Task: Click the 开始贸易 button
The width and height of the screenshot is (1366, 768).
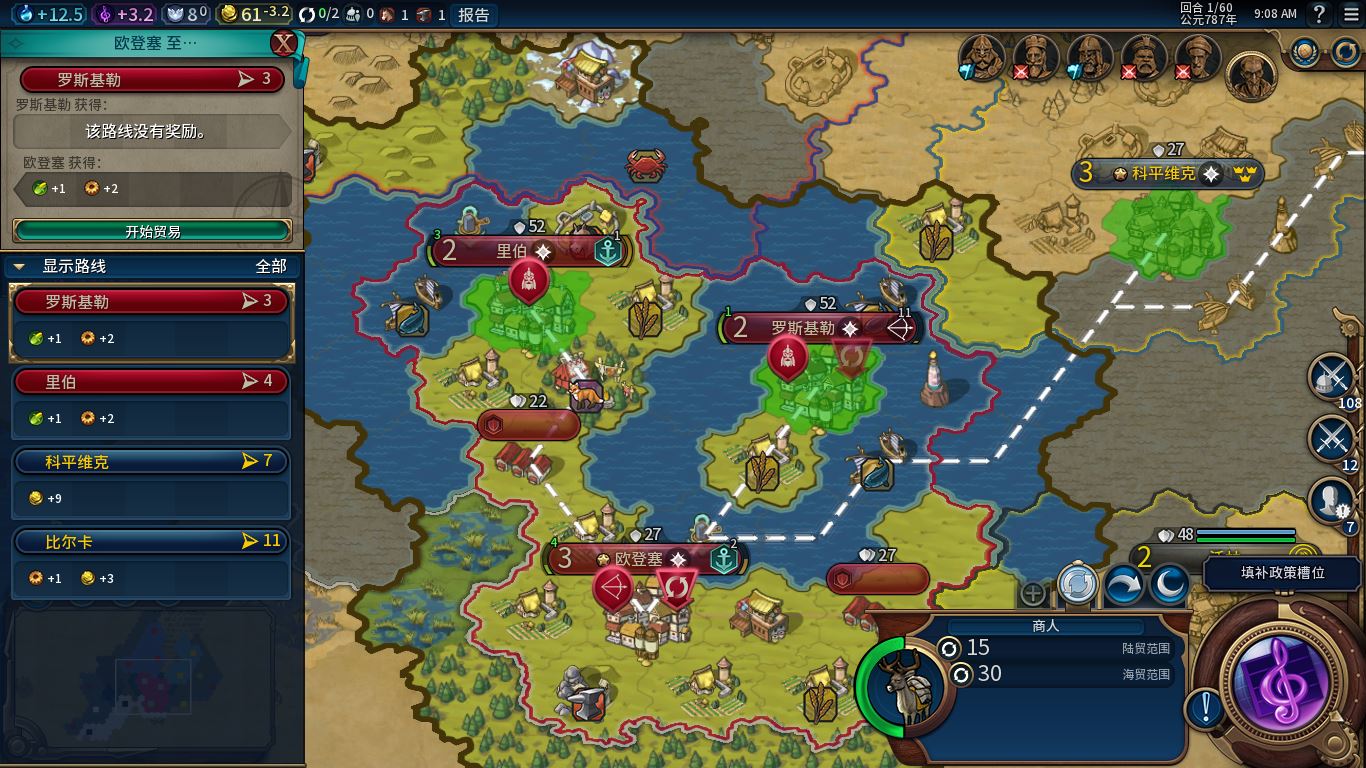Action: coord(152,231)
